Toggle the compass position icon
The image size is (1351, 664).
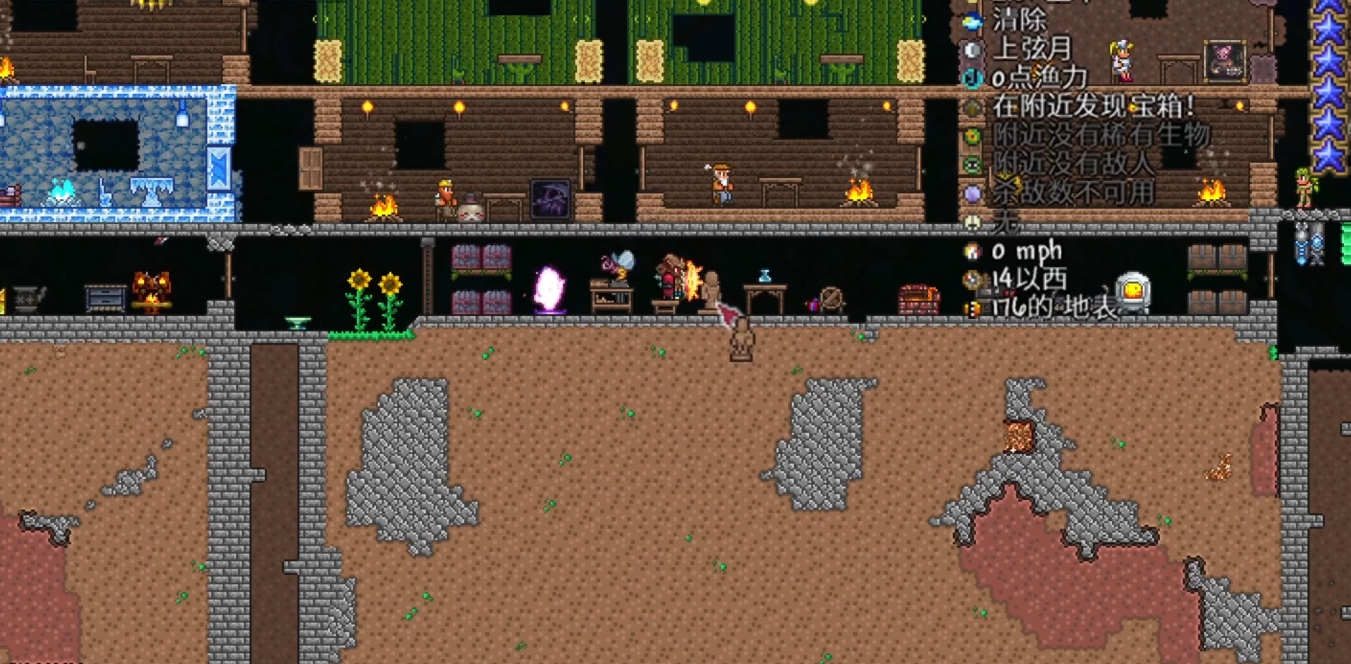click(972, 280)
